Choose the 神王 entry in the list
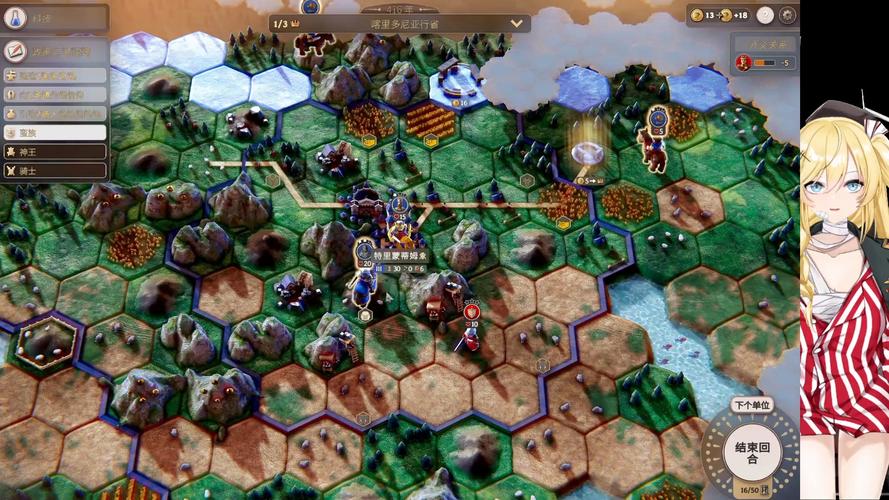Viewport: 889px width, 500px height. pos(55,151)
